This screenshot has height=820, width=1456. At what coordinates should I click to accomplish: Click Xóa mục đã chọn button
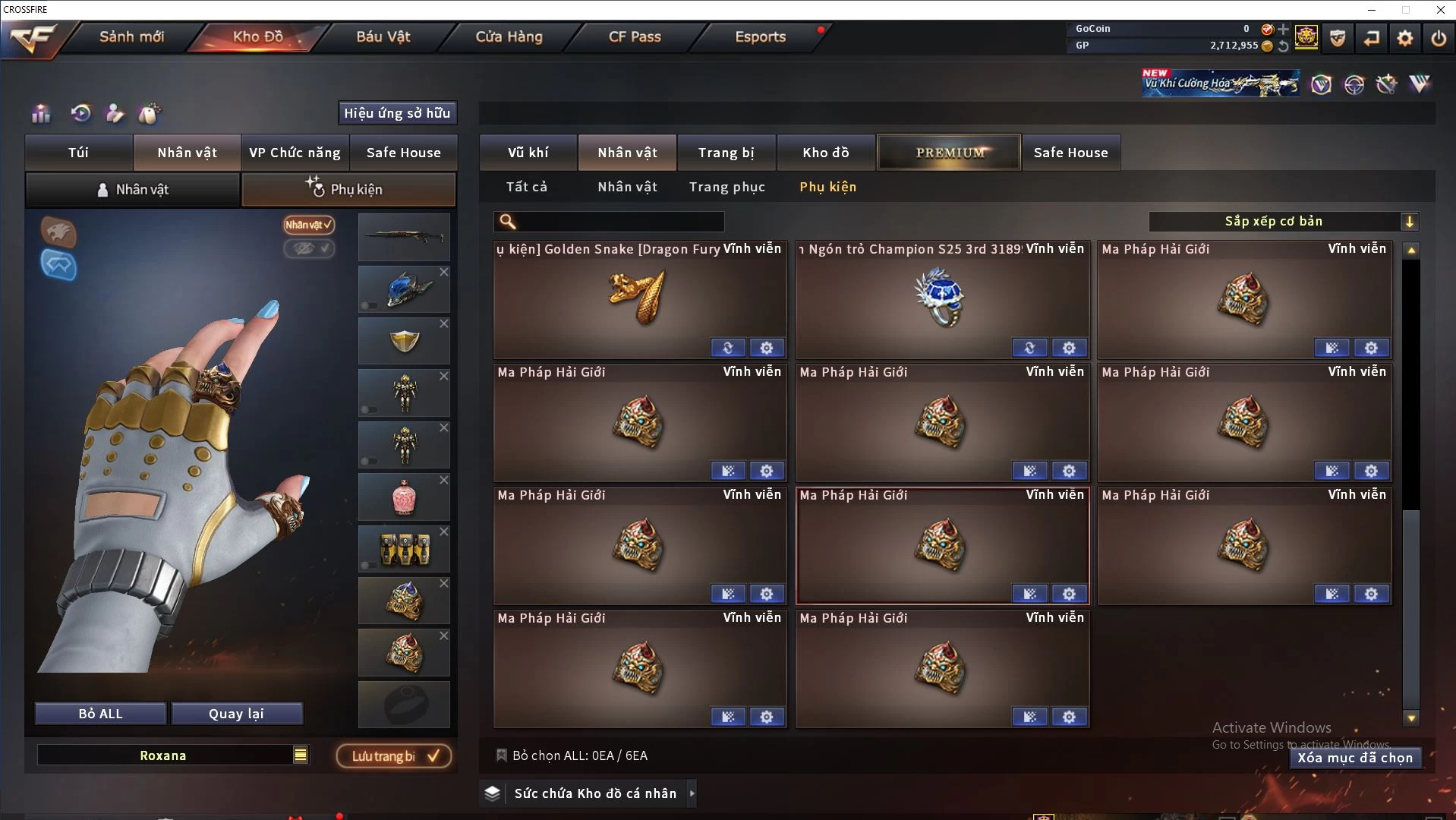pos(1355,758)
